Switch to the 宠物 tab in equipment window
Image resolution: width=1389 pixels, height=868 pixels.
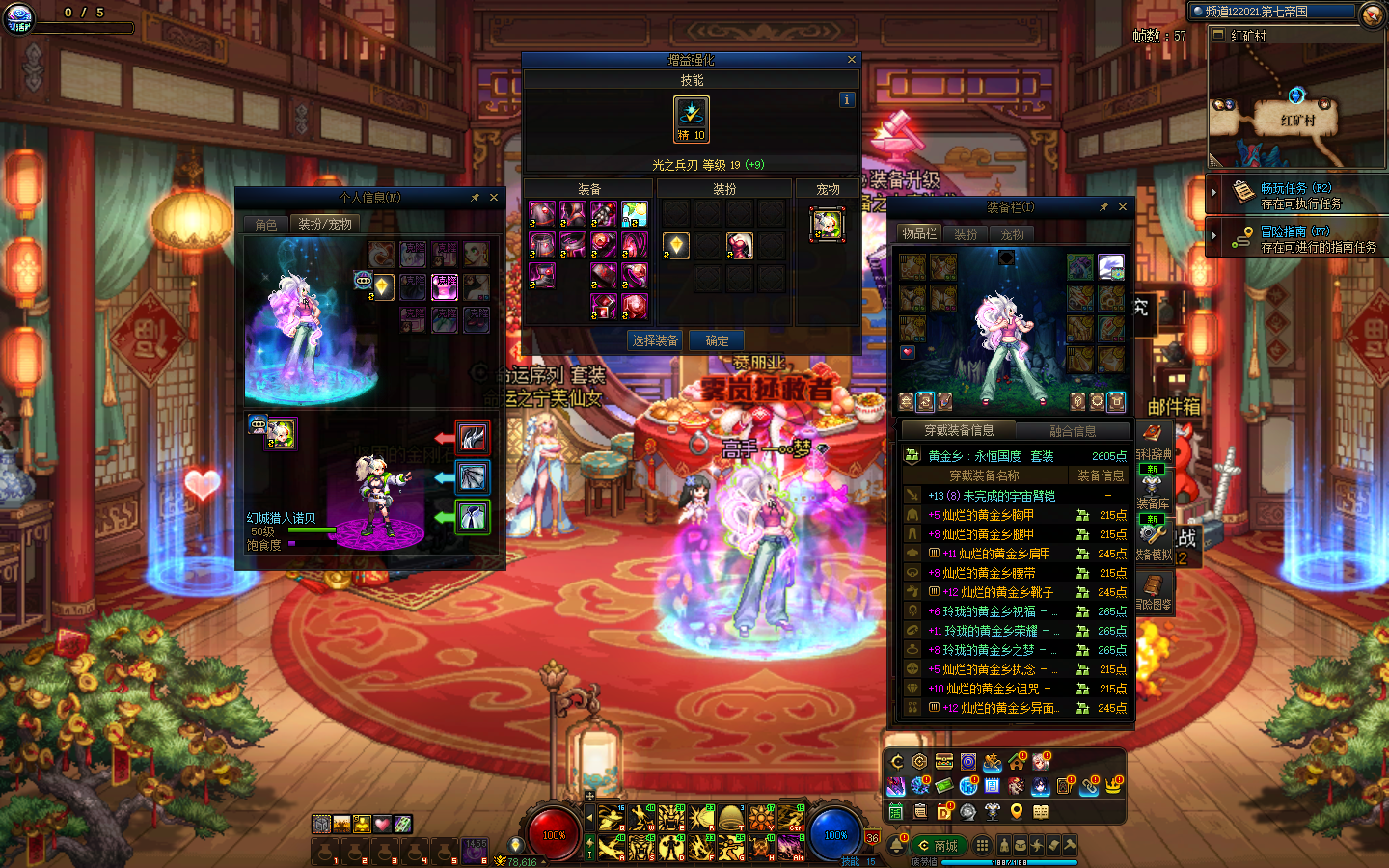coord(1012,234)
